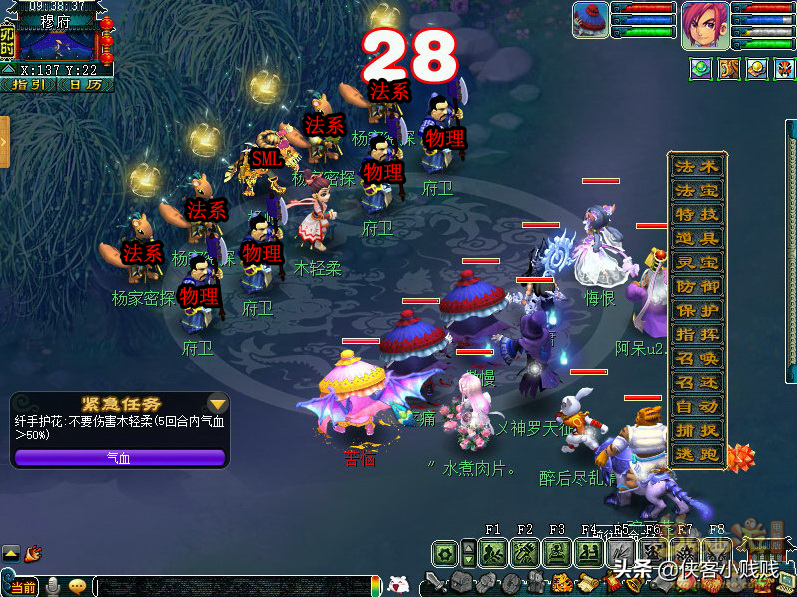This screenshot has height=597, width=797.
Task: Select 防御 to defend this turn
Action: tap(696, 287)
